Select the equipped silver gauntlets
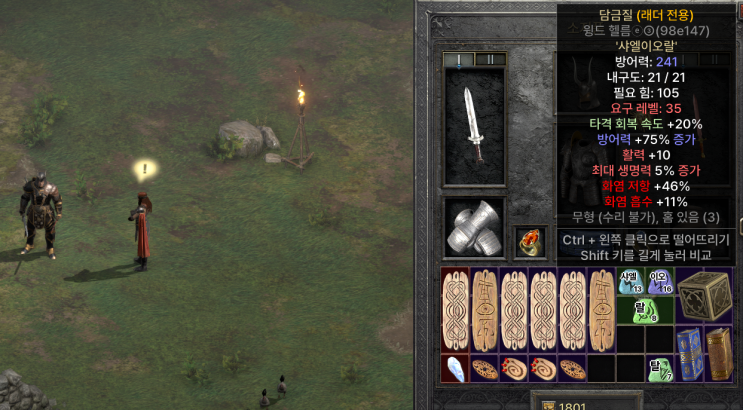Image resolution: width=743 pixels, height=410 pixels. pos(474,226)
